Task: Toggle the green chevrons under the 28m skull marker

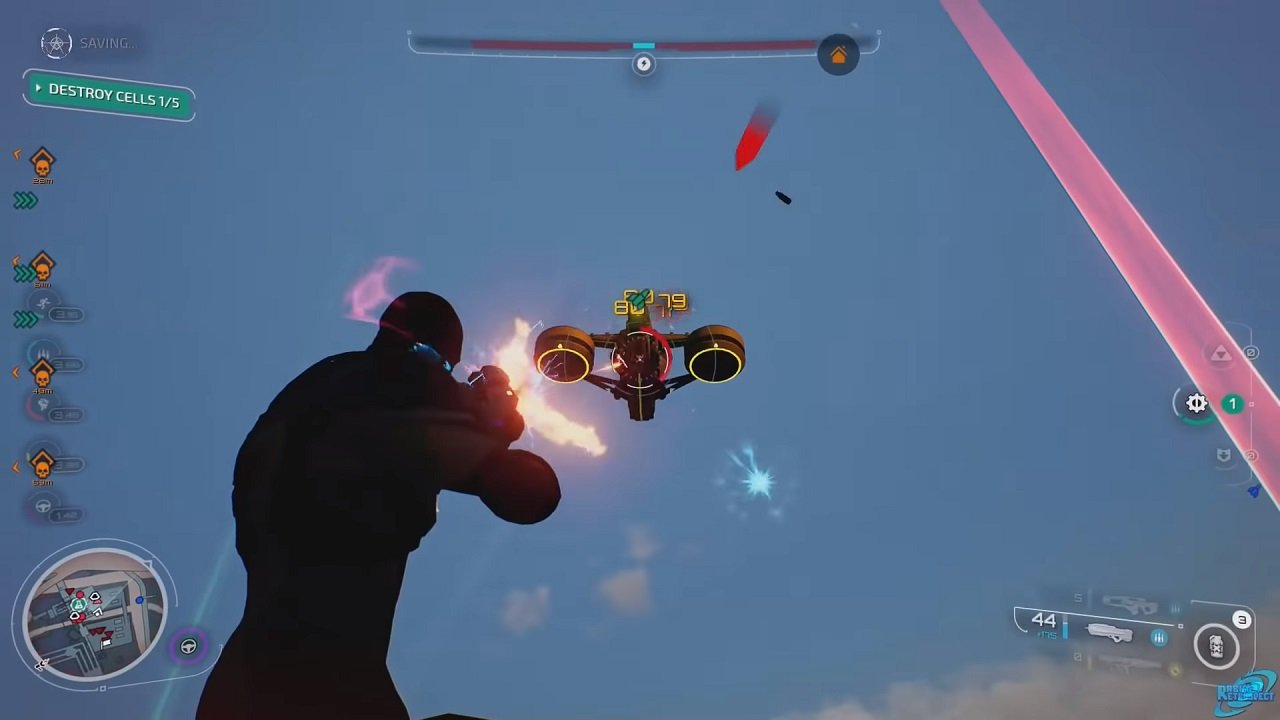Action: [x=24, y=200]
